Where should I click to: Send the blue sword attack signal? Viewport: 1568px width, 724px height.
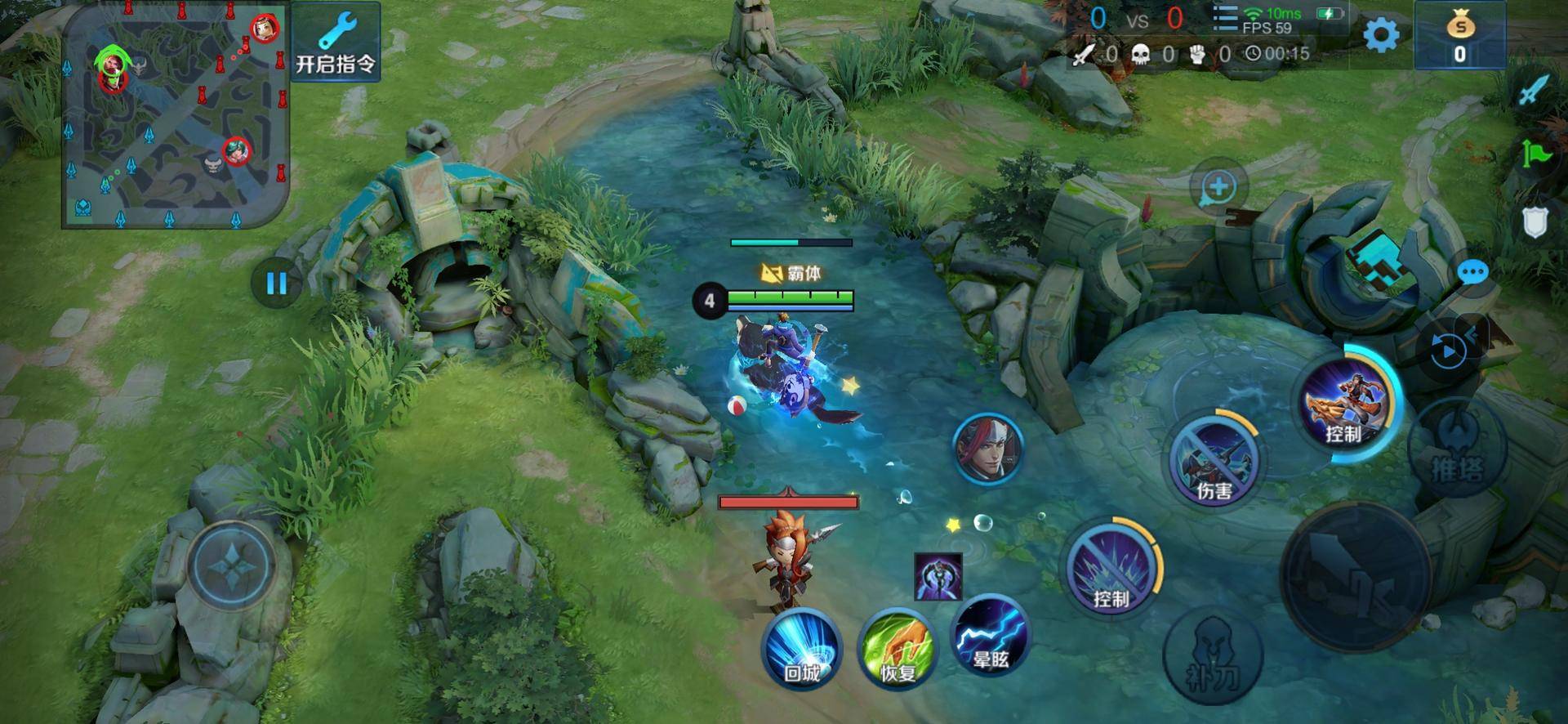(x=1534, y=89)
